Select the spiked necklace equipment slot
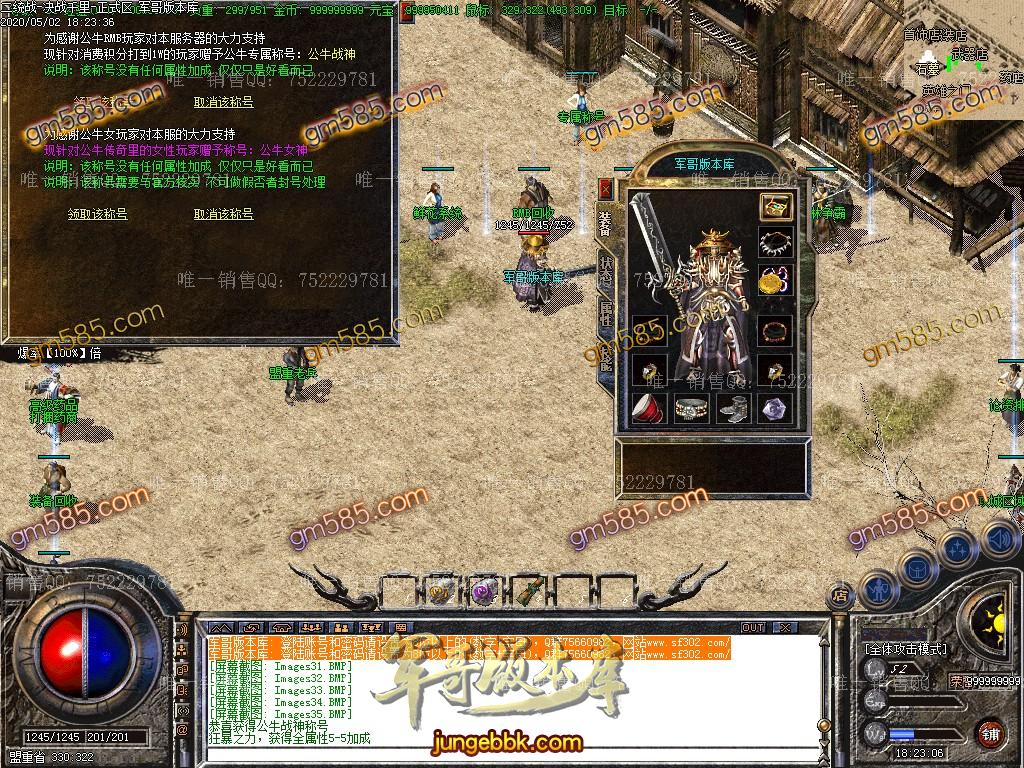Image resolution: width=1024 pixels, height=768 pixels. pyautogui.click(x=775, y=243)
